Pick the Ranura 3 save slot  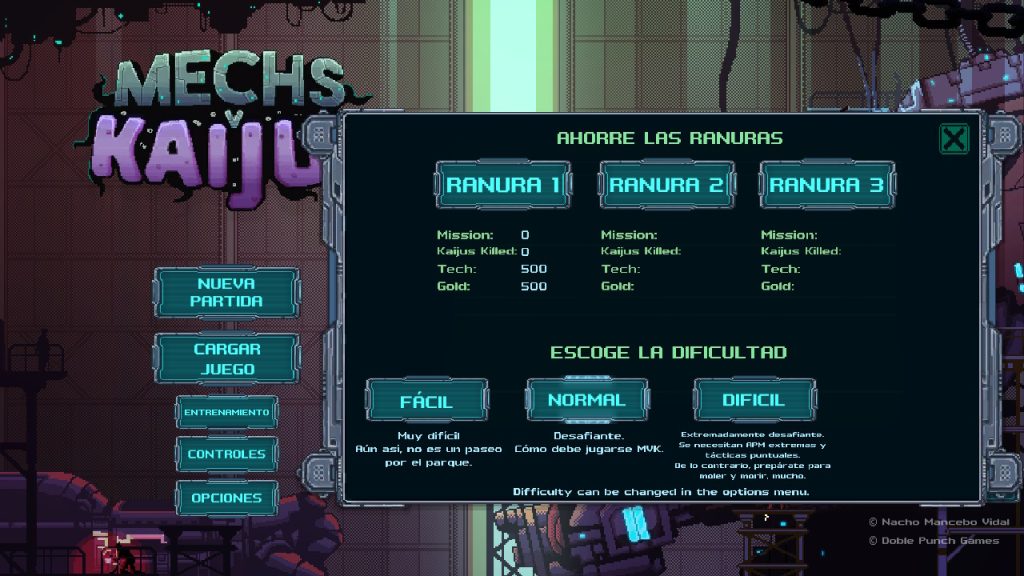[x=827, y=185]
